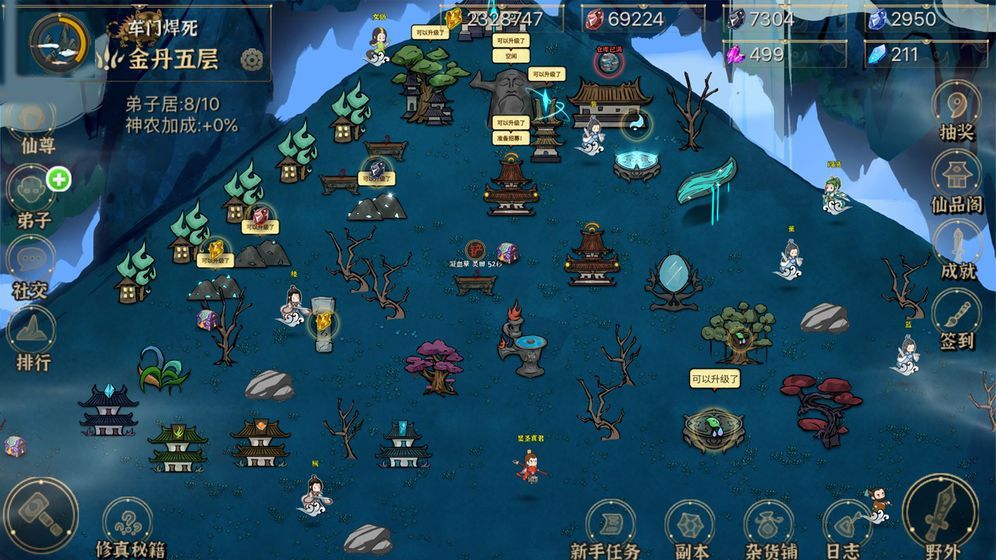Enter the 副本 dungeon menu
The image size is (996, 560).
tap(689, 525)
